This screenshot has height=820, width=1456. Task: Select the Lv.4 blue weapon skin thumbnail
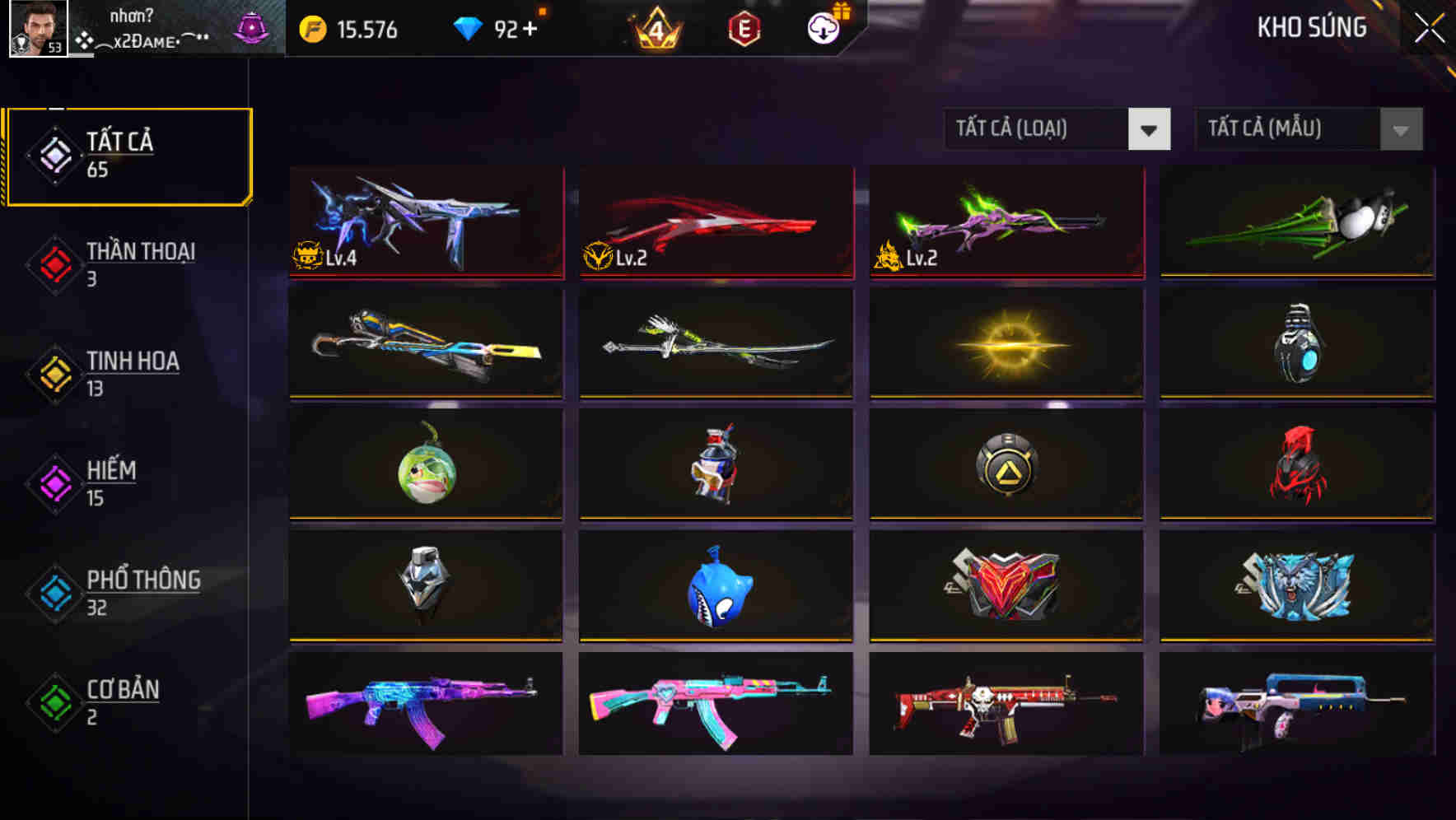point(425,222)
